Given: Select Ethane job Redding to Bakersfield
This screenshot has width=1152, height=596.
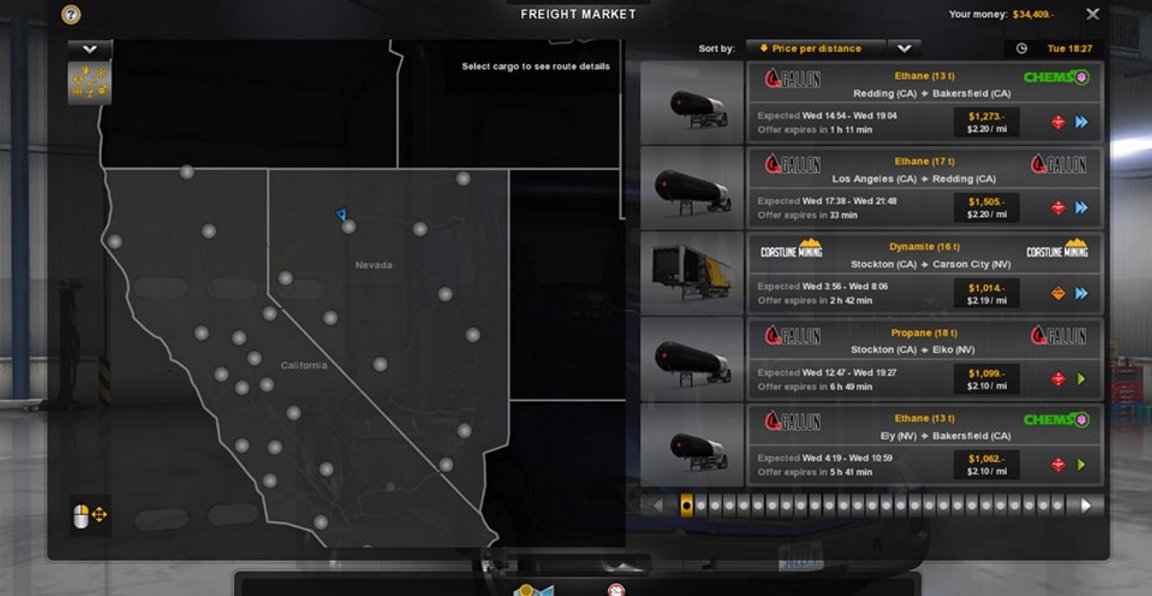Looking at the screenshot, I should click(924, 96).
